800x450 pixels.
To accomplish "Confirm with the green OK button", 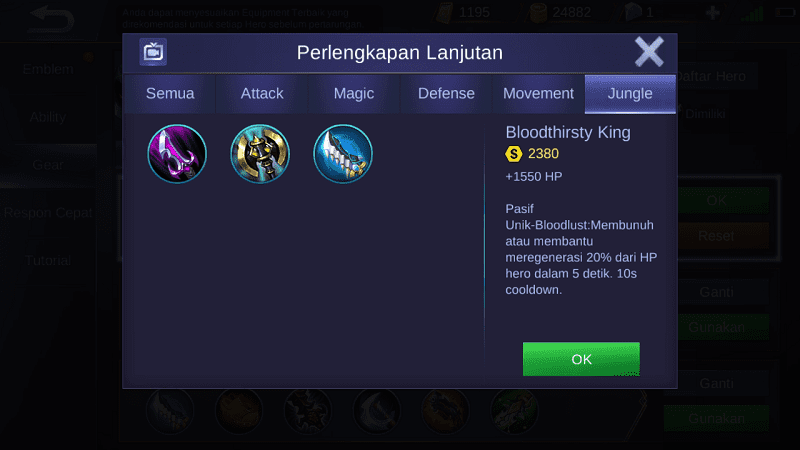I will pos(581,359).
